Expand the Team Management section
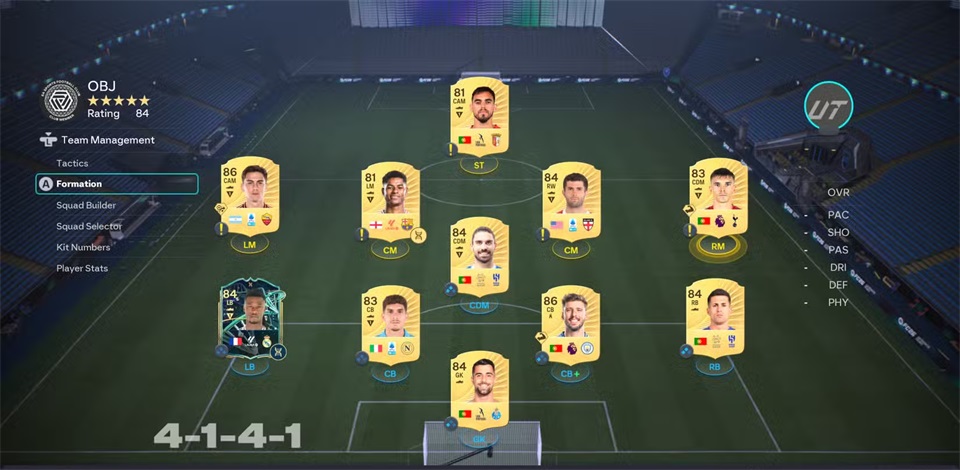 tap(107, 141)
